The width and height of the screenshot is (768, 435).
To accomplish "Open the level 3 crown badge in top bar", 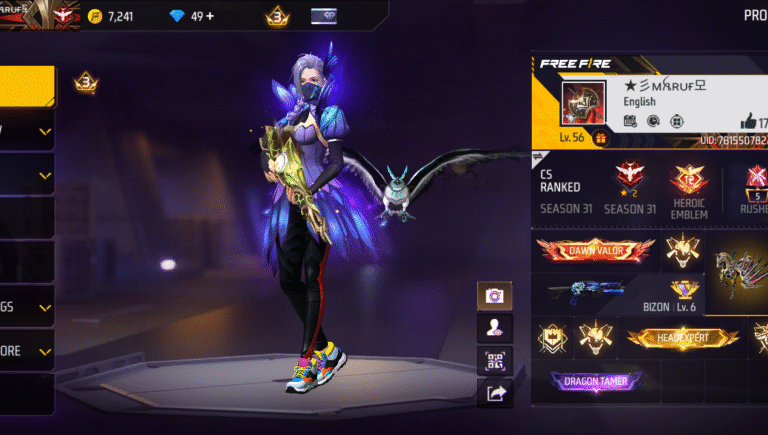I will coord(277,16).
